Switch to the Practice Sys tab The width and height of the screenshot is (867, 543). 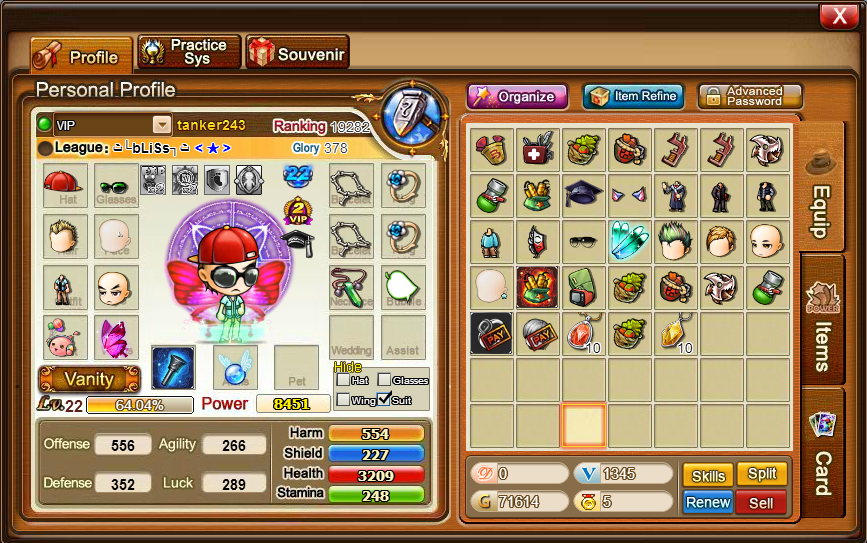tap(189, 52)
